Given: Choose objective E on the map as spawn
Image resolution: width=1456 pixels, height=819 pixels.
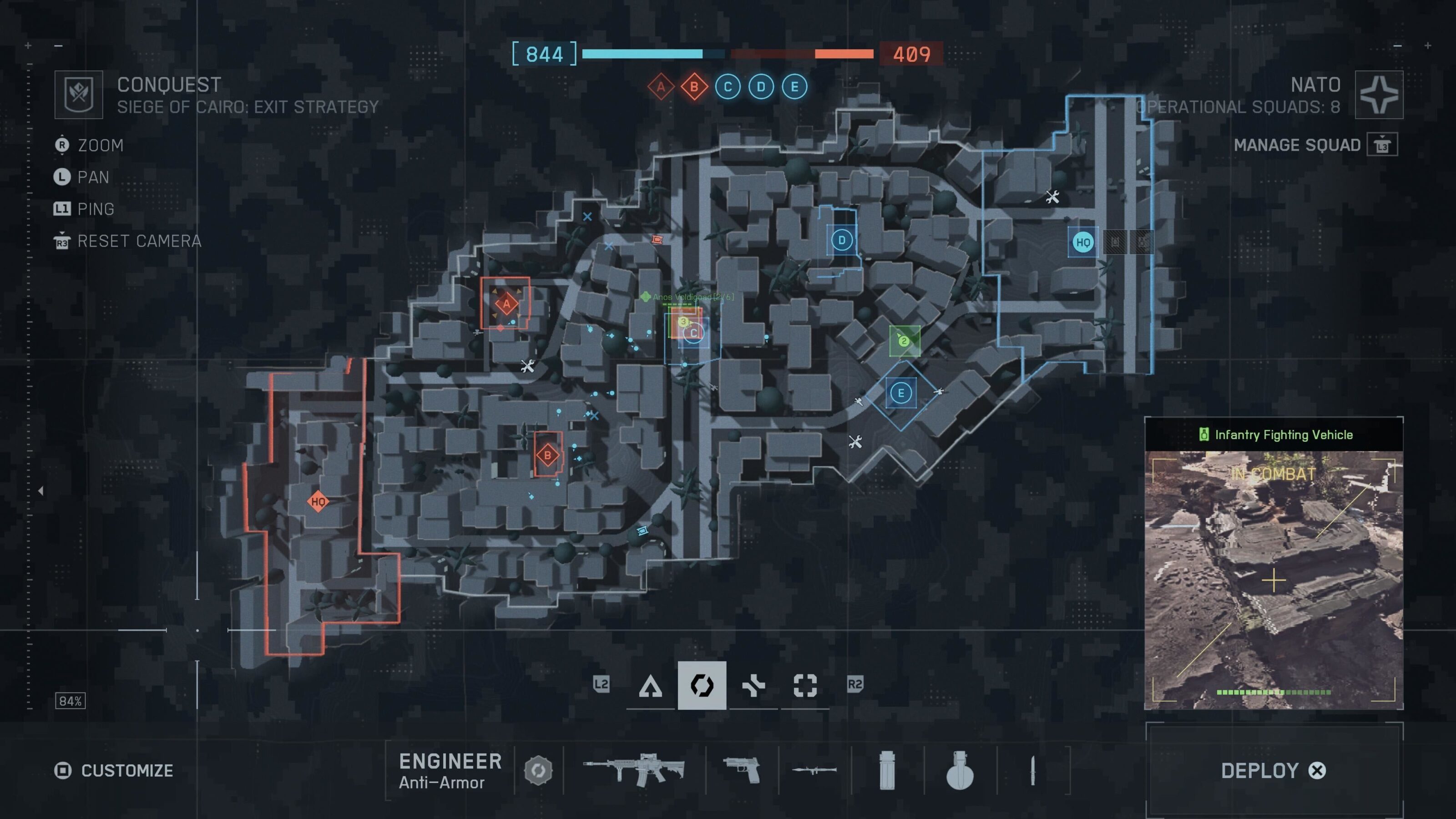Looking at the screenshot, I should point(900,393).
